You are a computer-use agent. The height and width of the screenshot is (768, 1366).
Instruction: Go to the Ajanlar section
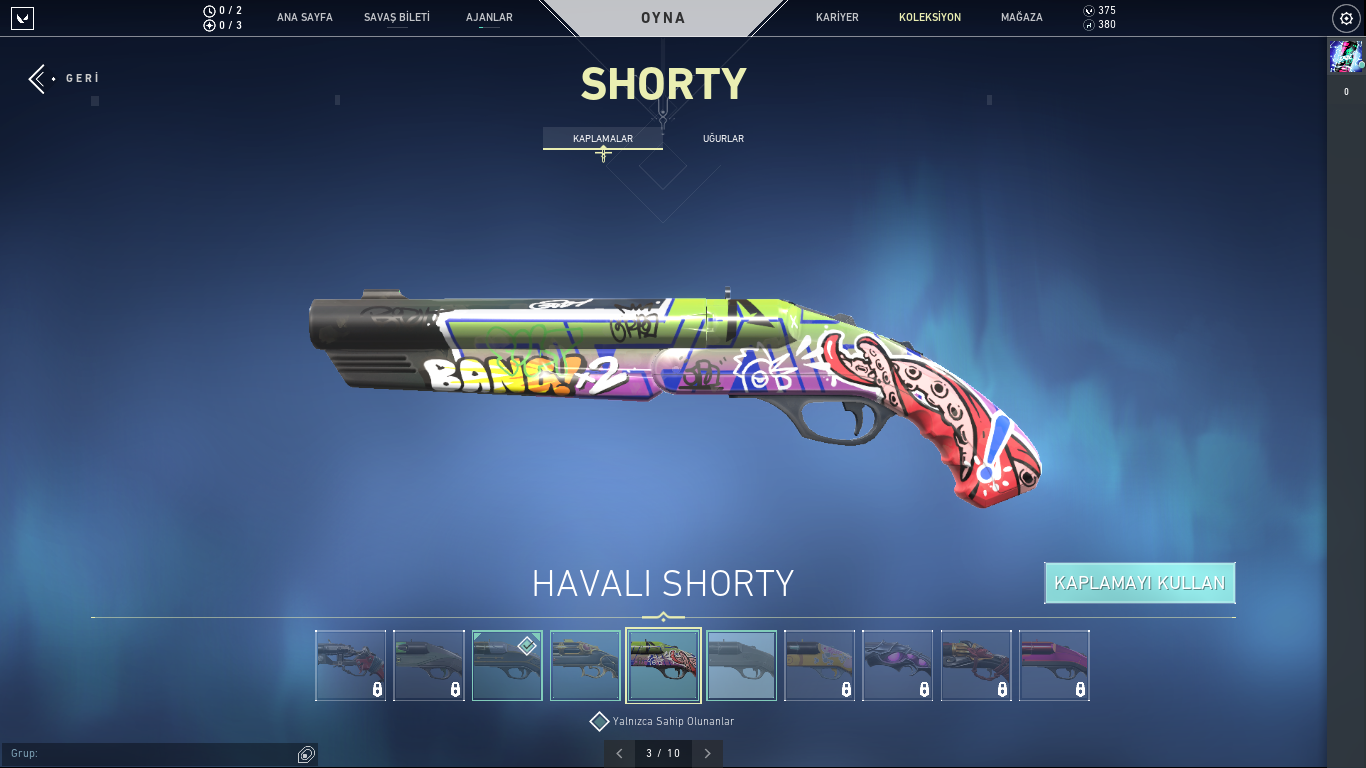tap(489, 18)
